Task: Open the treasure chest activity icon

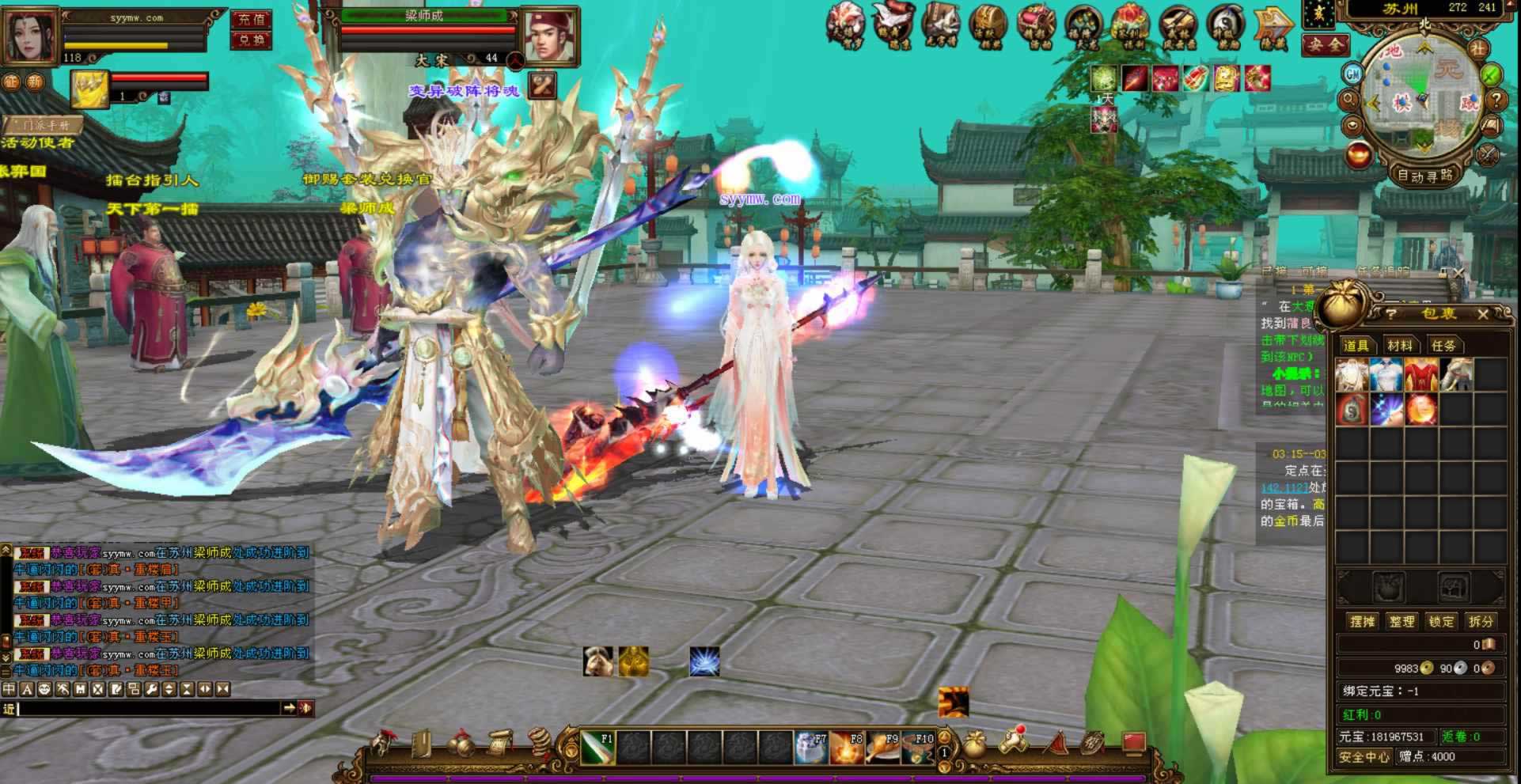Action: click(x=988, y=25)
